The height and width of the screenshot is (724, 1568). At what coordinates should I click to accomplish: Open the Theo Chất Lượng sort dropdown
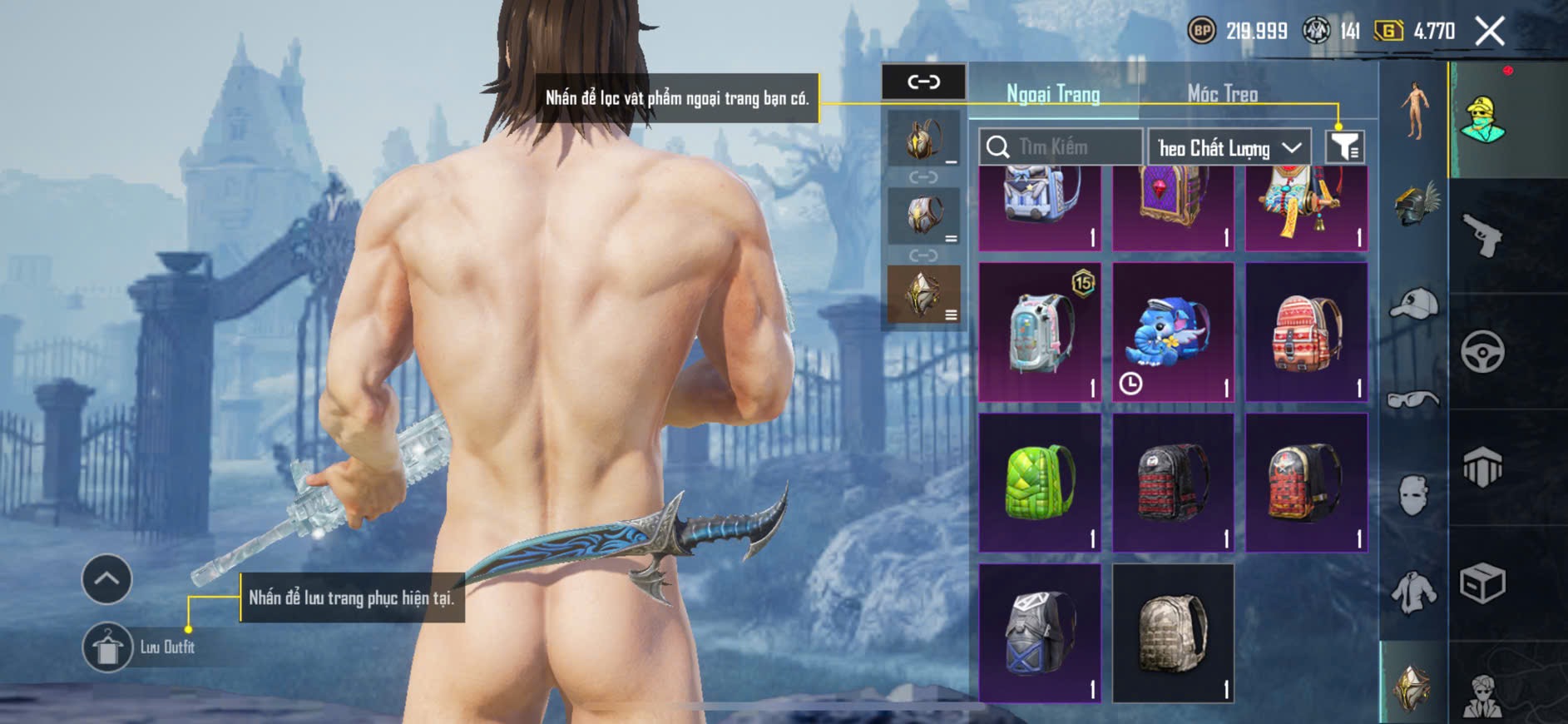coord(1229,148)
